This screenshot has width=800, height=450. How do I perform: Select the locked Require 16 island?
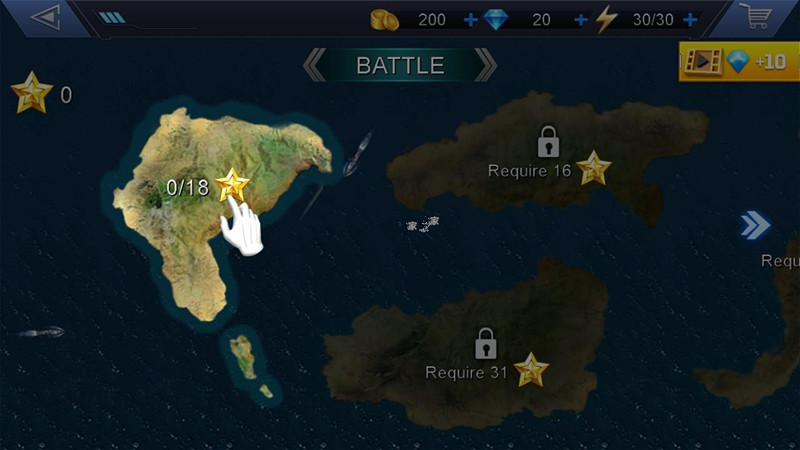point(549,160)
